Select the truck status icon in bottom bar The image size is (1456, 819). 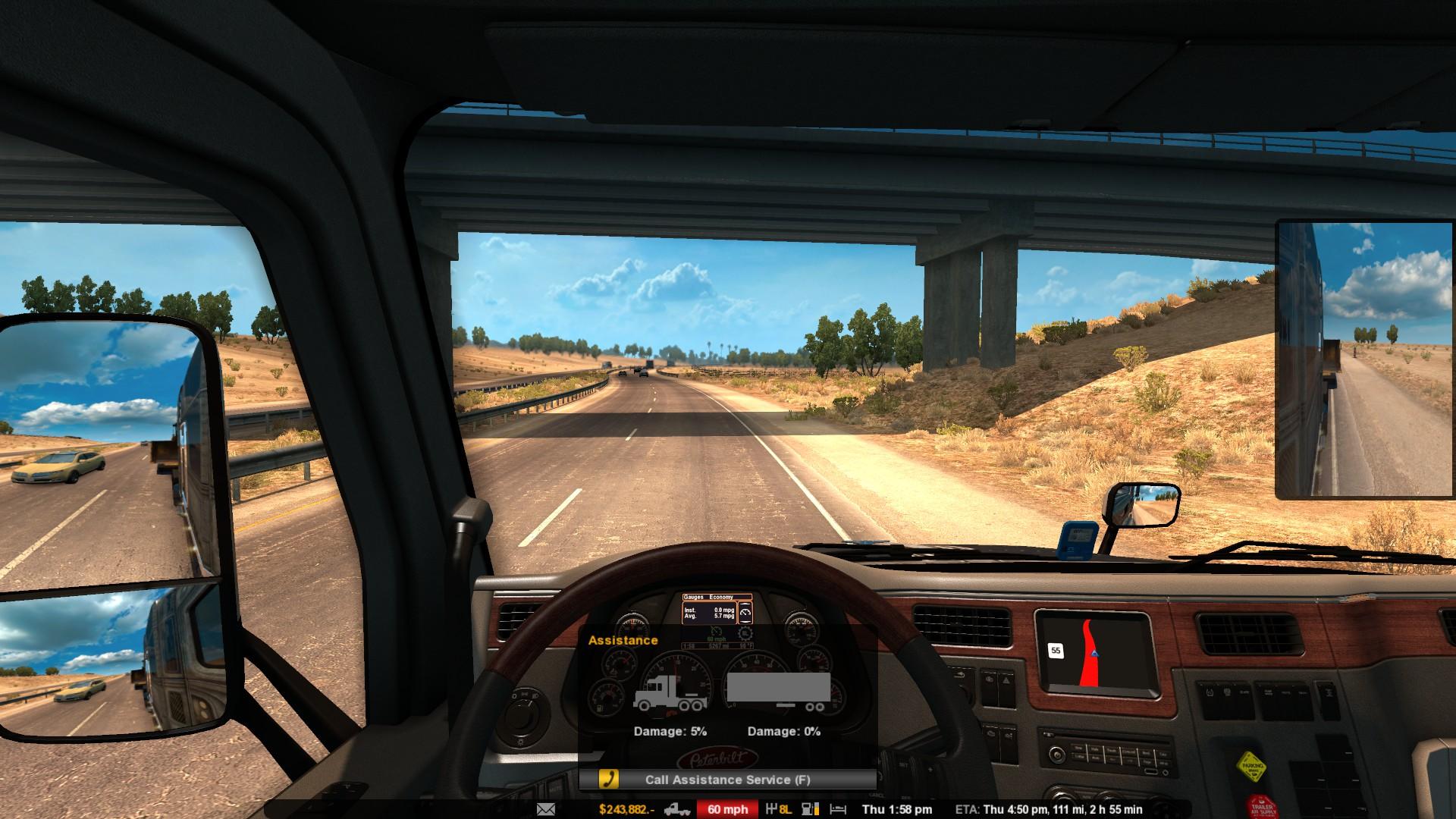tap(676, 809)
